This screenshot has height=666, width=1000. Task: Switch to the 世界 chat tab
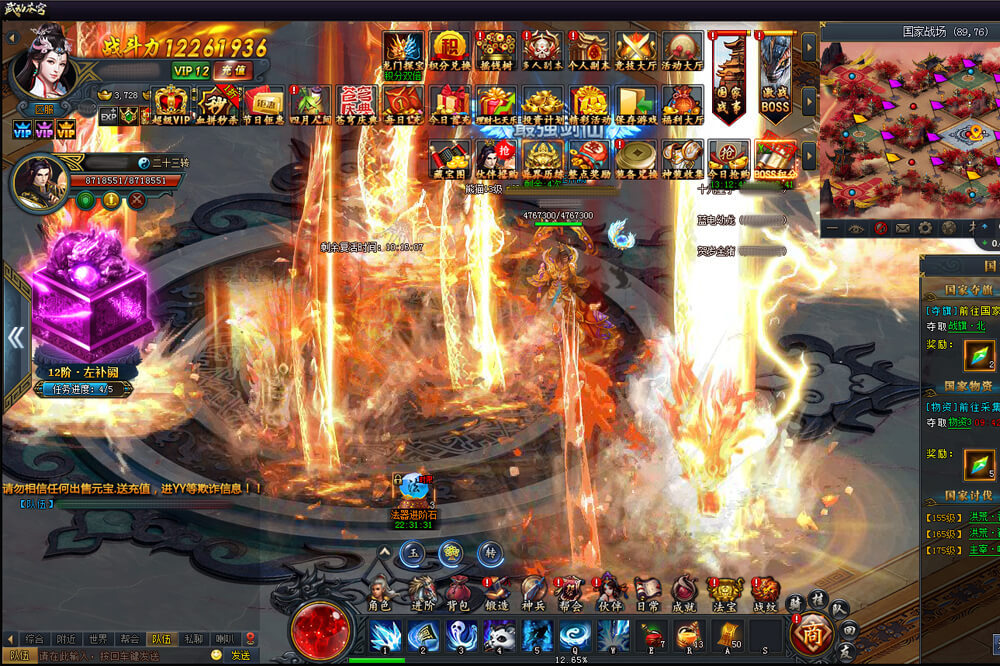click(97, 638)
